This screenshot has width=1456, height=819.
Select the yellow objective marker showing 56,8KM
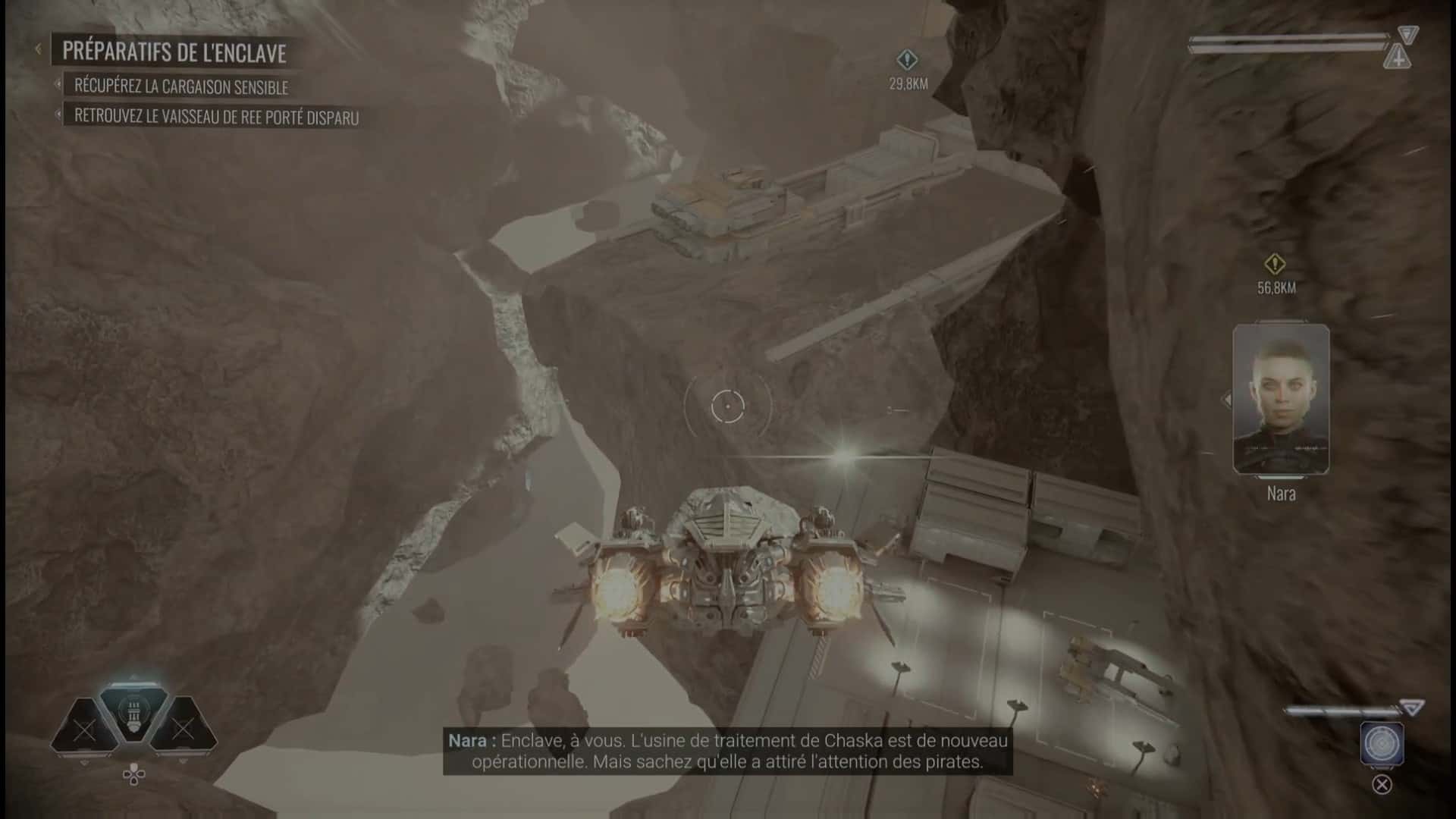point(1275,264)
